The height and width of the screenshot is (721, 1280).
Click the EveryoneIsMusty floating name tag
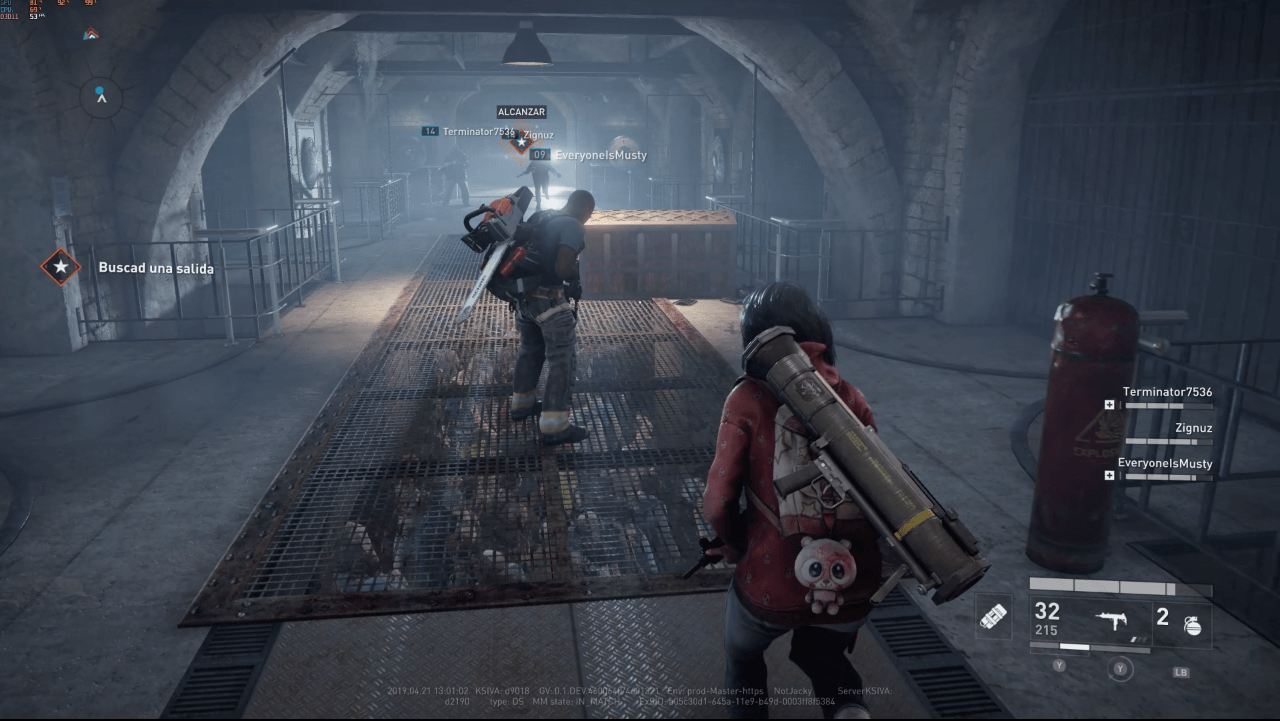[x=600, y=155]
